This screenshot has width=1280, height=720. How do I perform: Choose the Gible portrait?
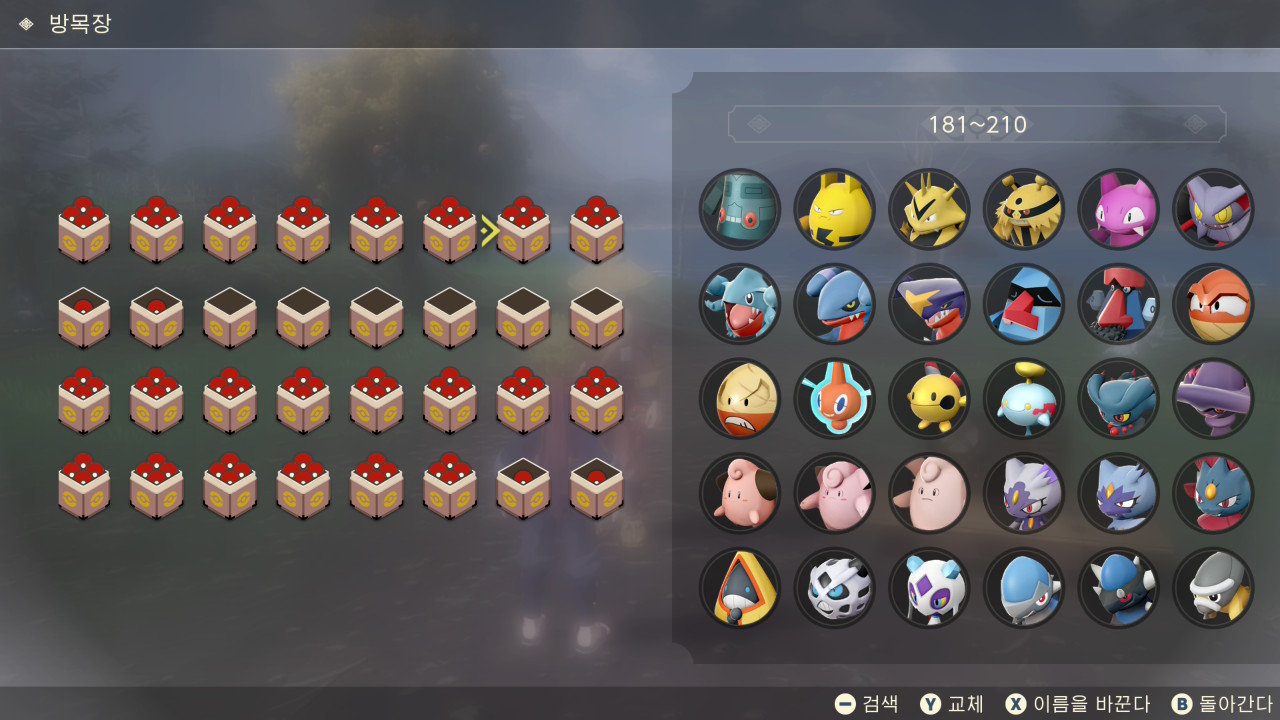tap(740, 304)
